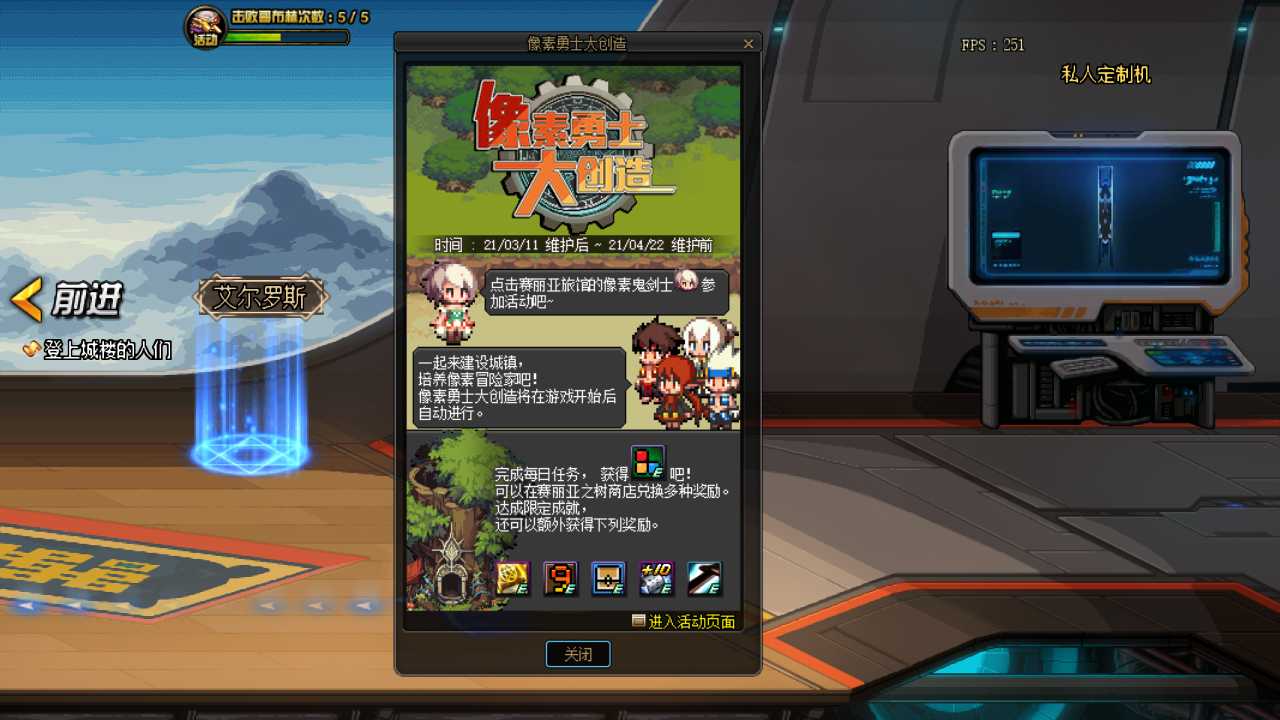This screenshot has height=720, width=1280.
Task: Click the 前进 back arrow chevron
Action: pyautogui.click(x=24, y=300)
